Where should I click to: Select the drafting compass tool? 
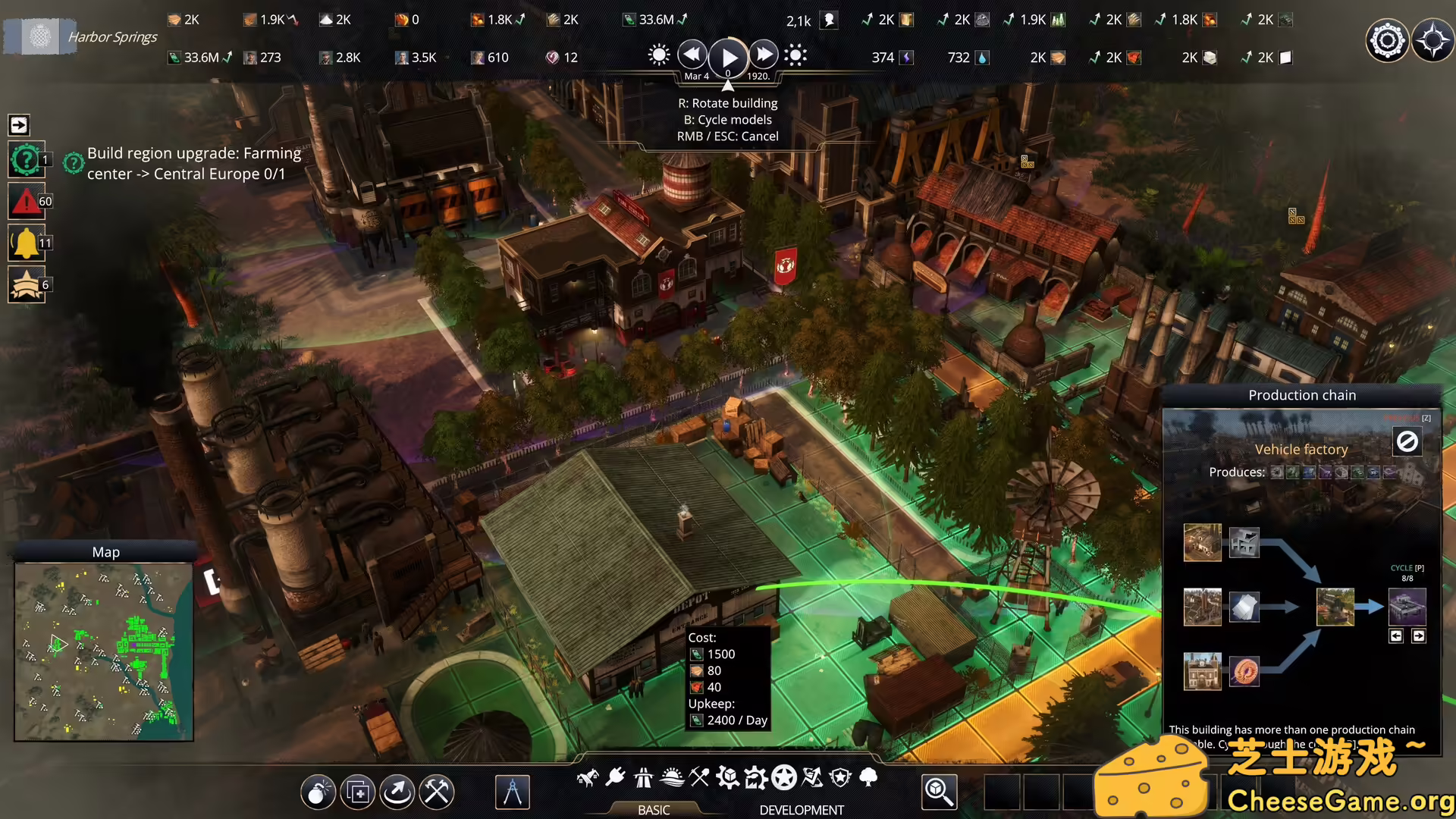pos(513,792)
